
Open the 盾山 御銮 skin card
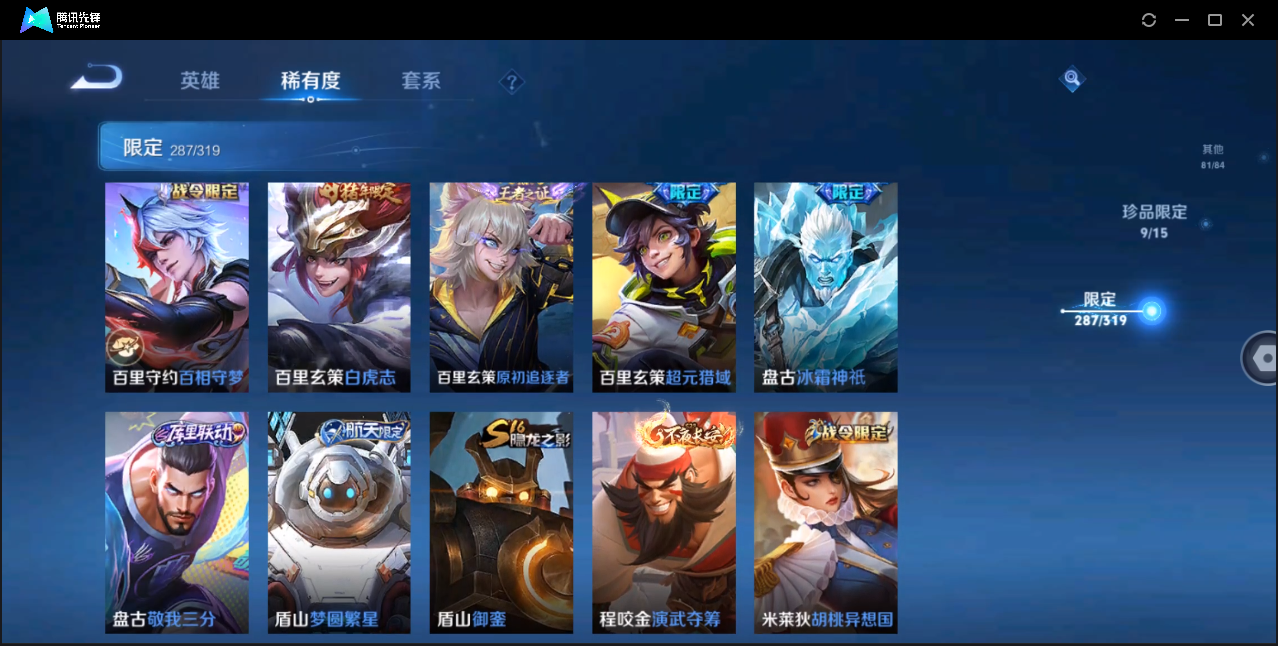click(501, 522)
